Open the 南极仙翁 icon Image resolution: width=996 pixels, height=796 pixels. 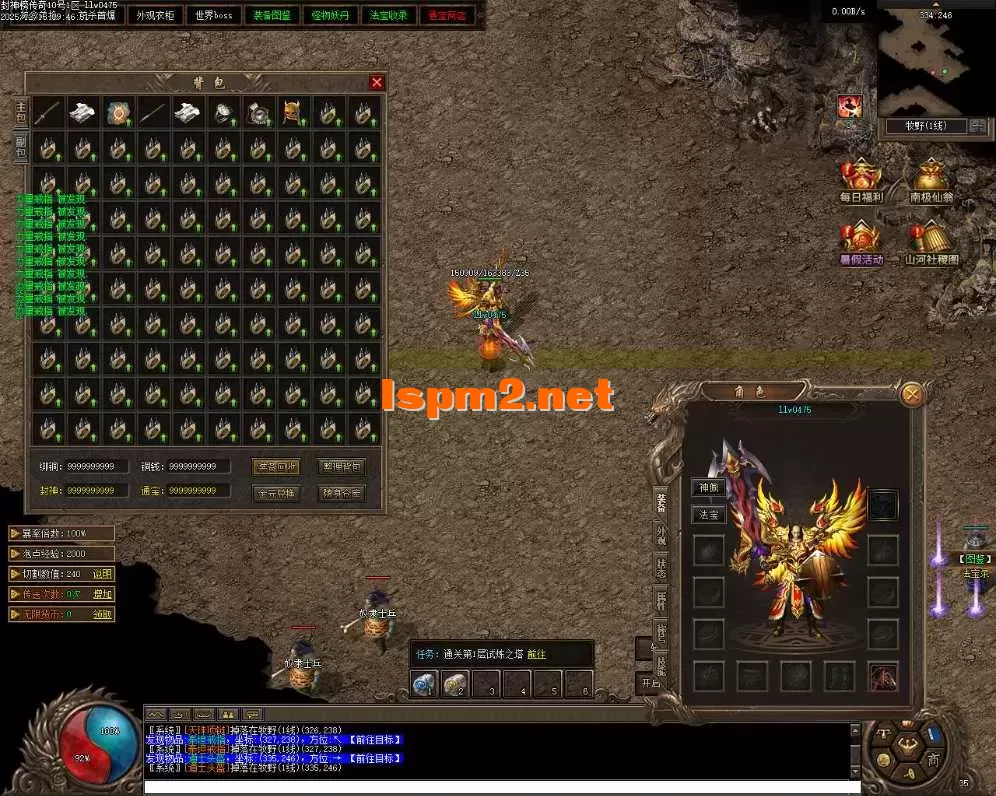click(931, 180)
